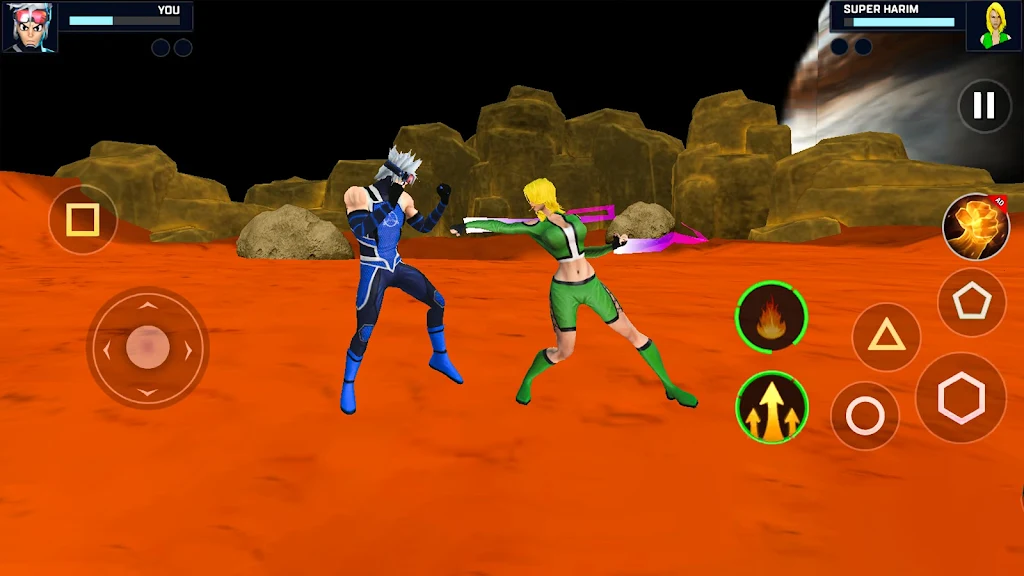Tap the circle attack button

click(x=865, y=416)
